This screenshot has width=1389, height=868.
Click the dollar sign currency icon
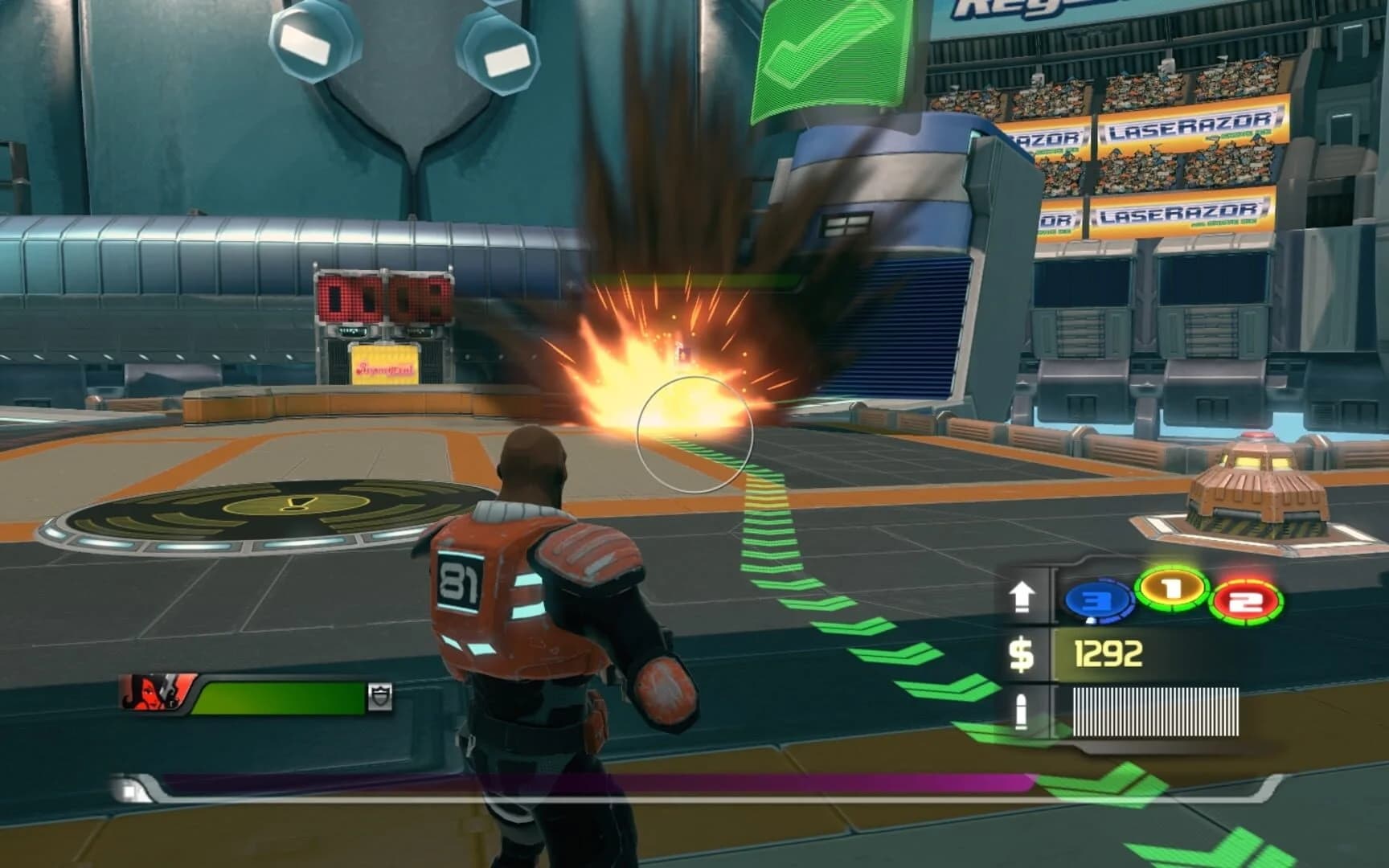[1024, 655]
